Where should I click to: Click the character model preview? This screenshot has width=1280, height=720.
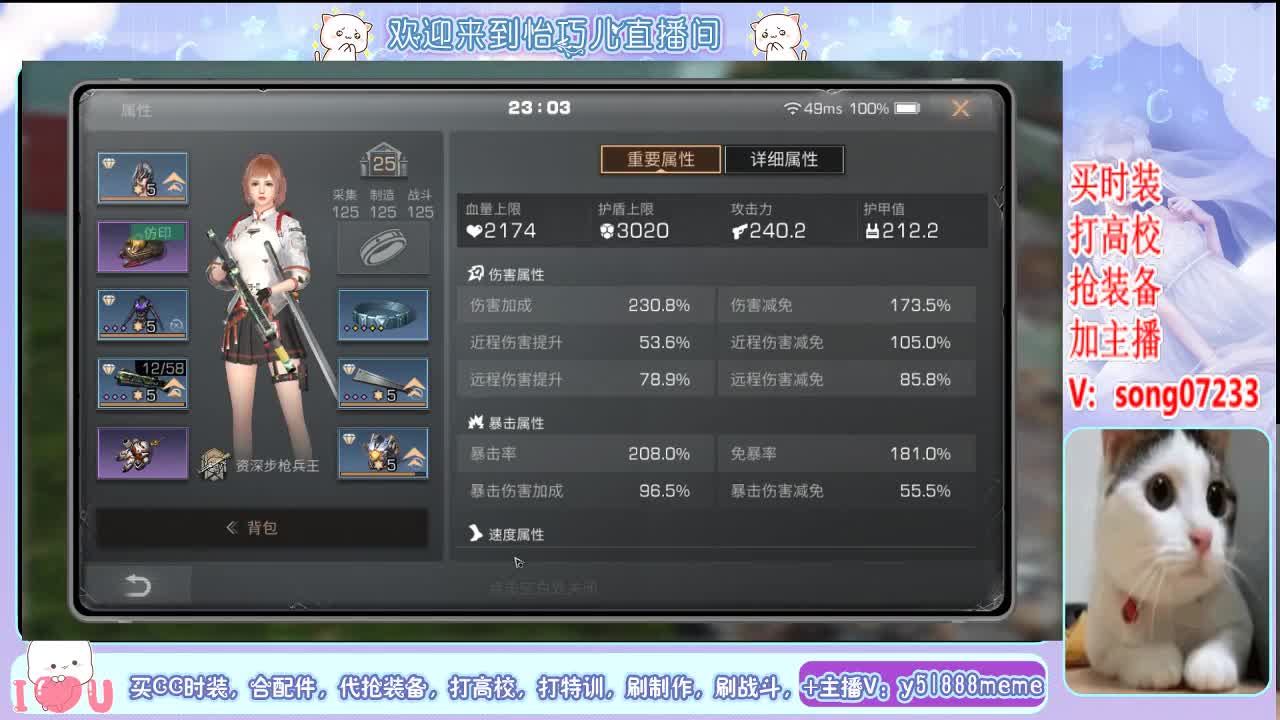pos(263,300)
